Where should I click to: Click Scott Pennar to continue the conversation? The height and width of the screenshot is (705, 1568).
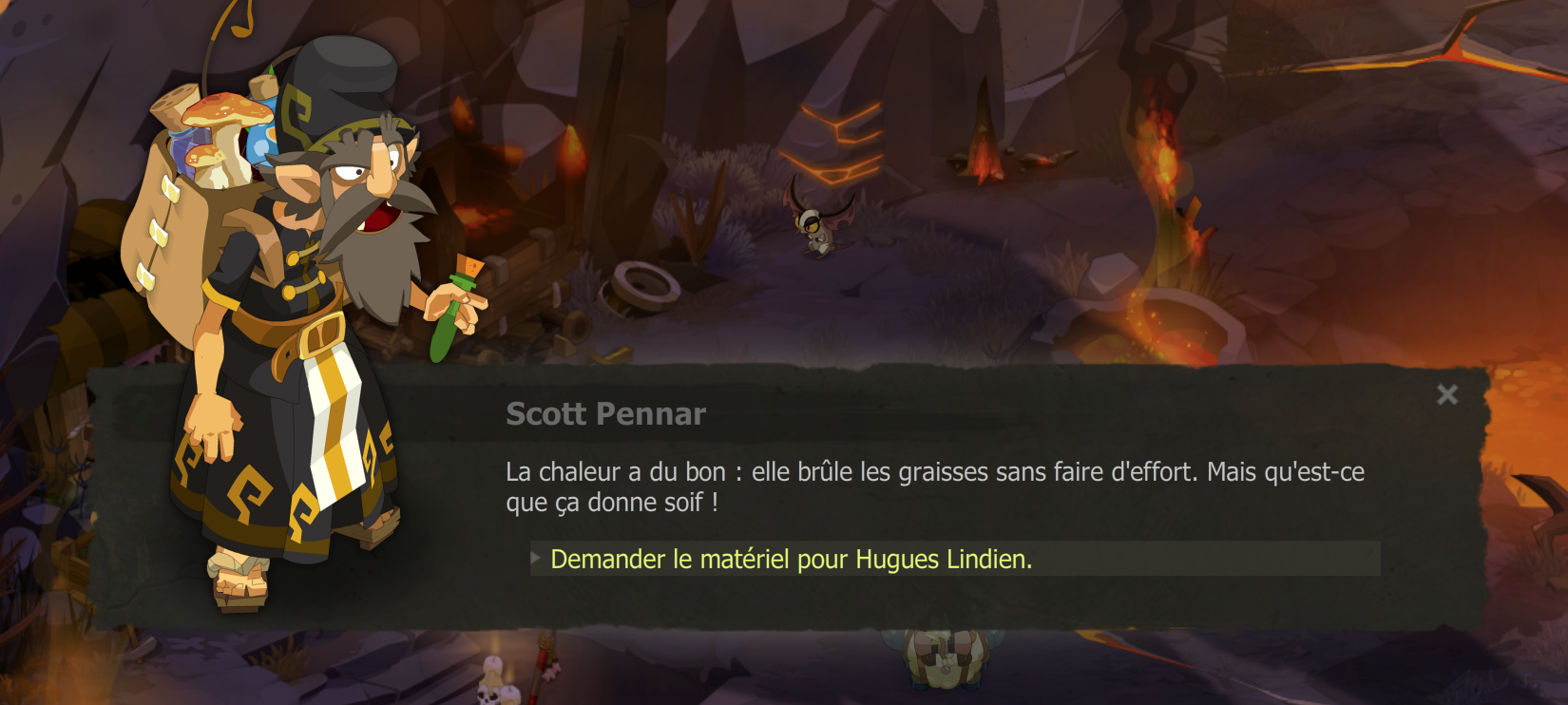coord(314,285)
